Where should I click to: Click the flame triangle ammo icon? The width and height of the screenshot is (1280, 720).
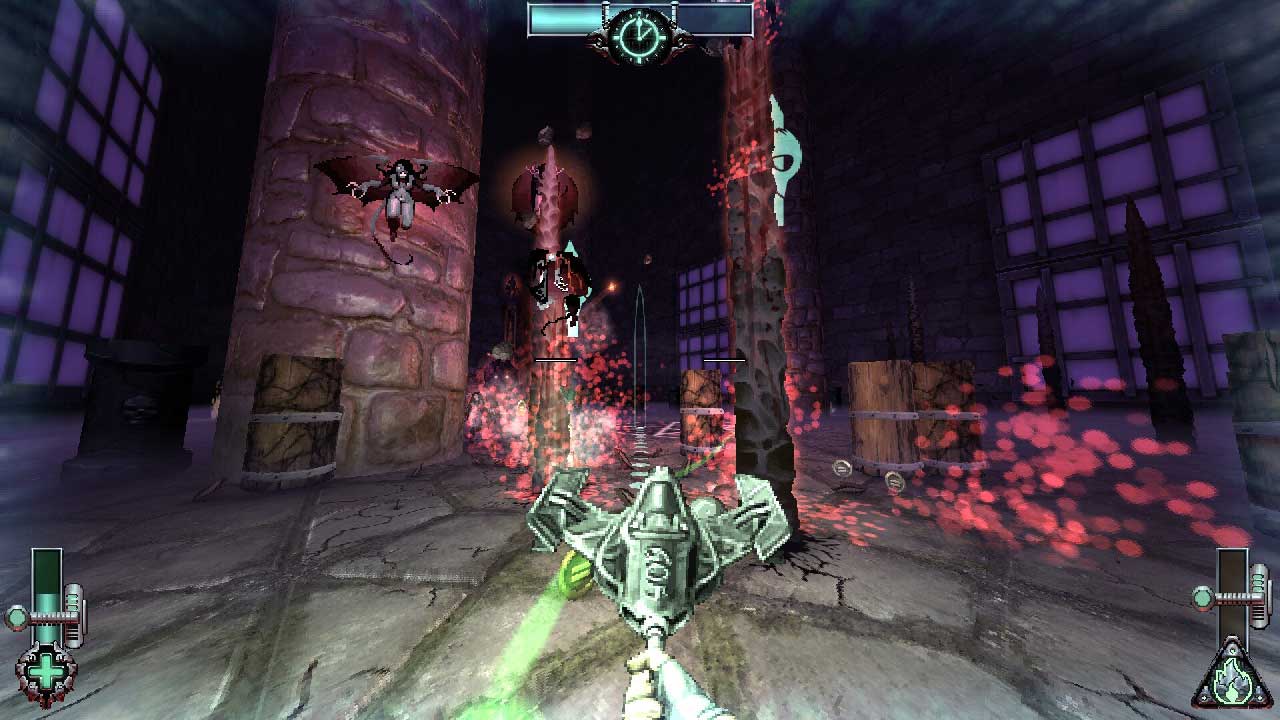click(x=1230, y=679)
